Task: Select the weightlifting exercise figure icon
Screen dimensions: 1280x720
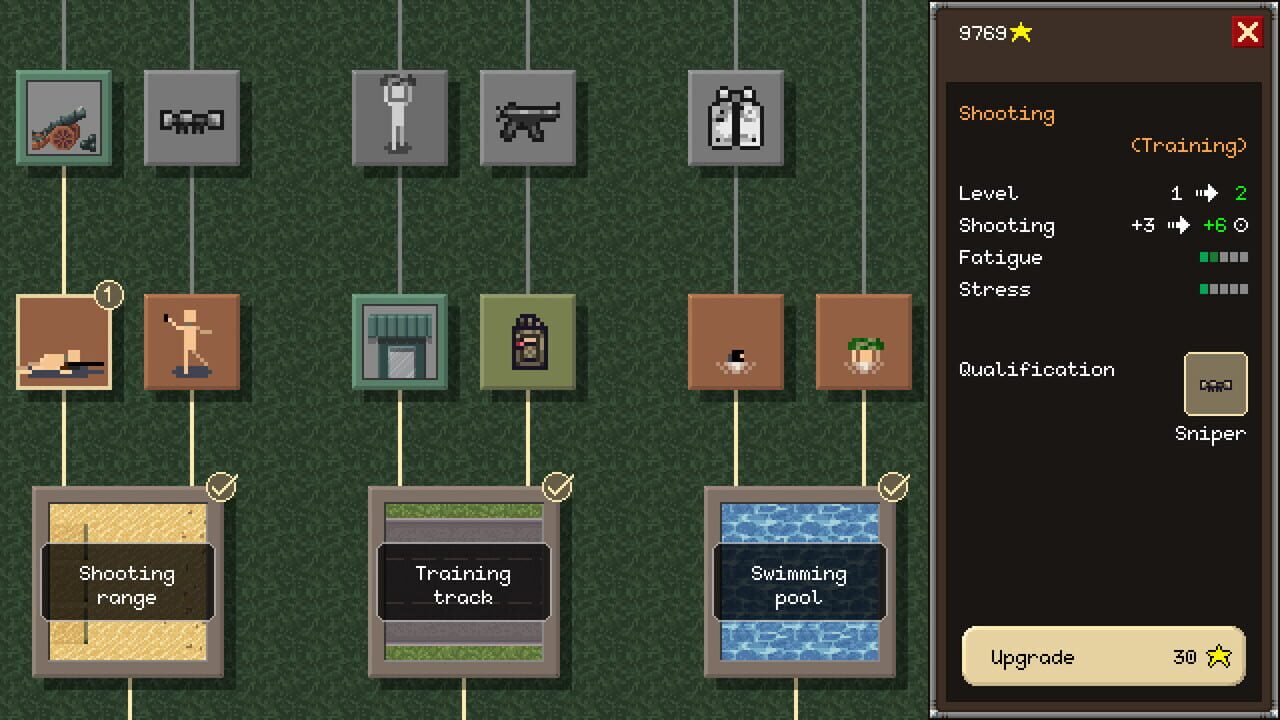Action: click(401, 118)
